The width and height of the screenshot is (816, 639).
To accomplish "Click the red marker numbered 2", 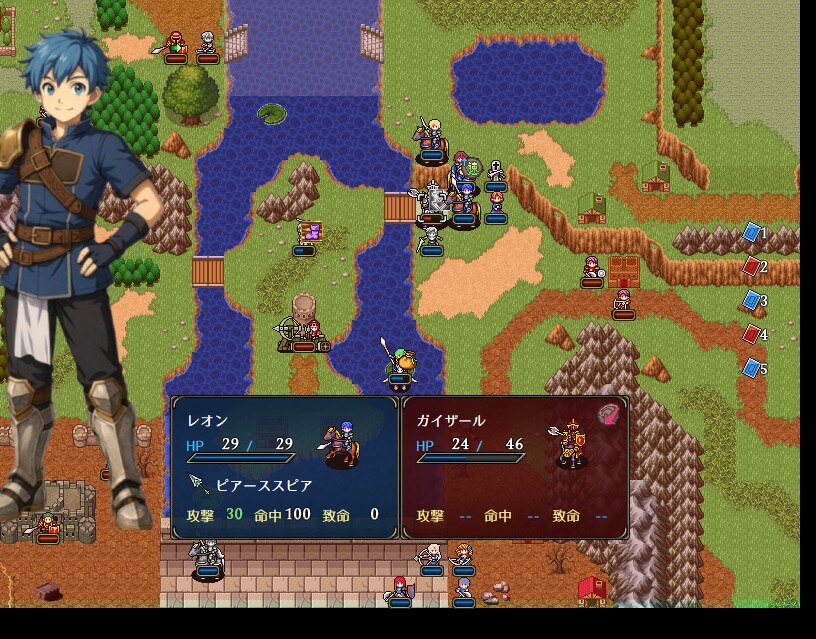I will 752,266.
